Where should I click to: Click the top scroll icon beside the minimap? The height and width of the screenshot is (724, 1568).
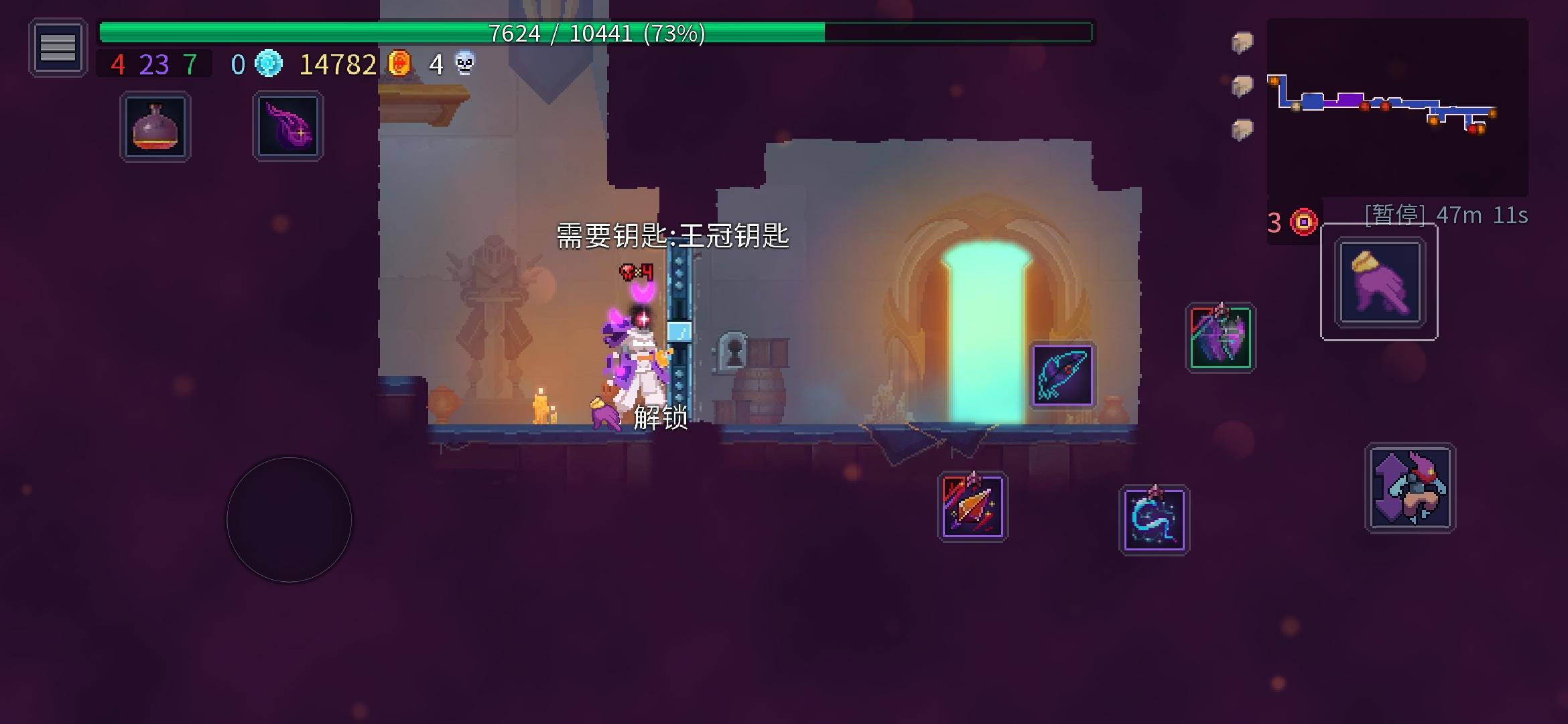1243,44
